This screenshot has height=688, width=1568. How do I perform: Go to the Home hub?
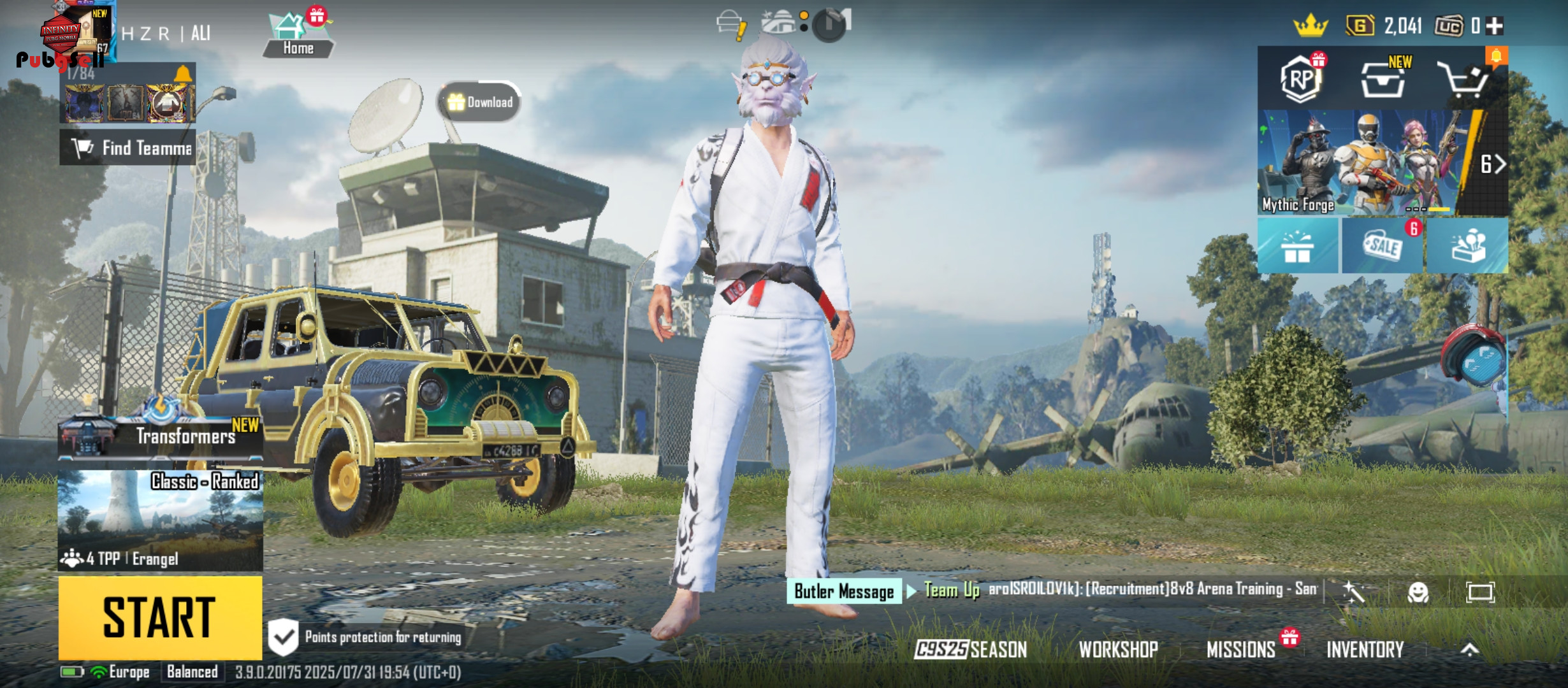pyautogui.click(x=298, y=35)
